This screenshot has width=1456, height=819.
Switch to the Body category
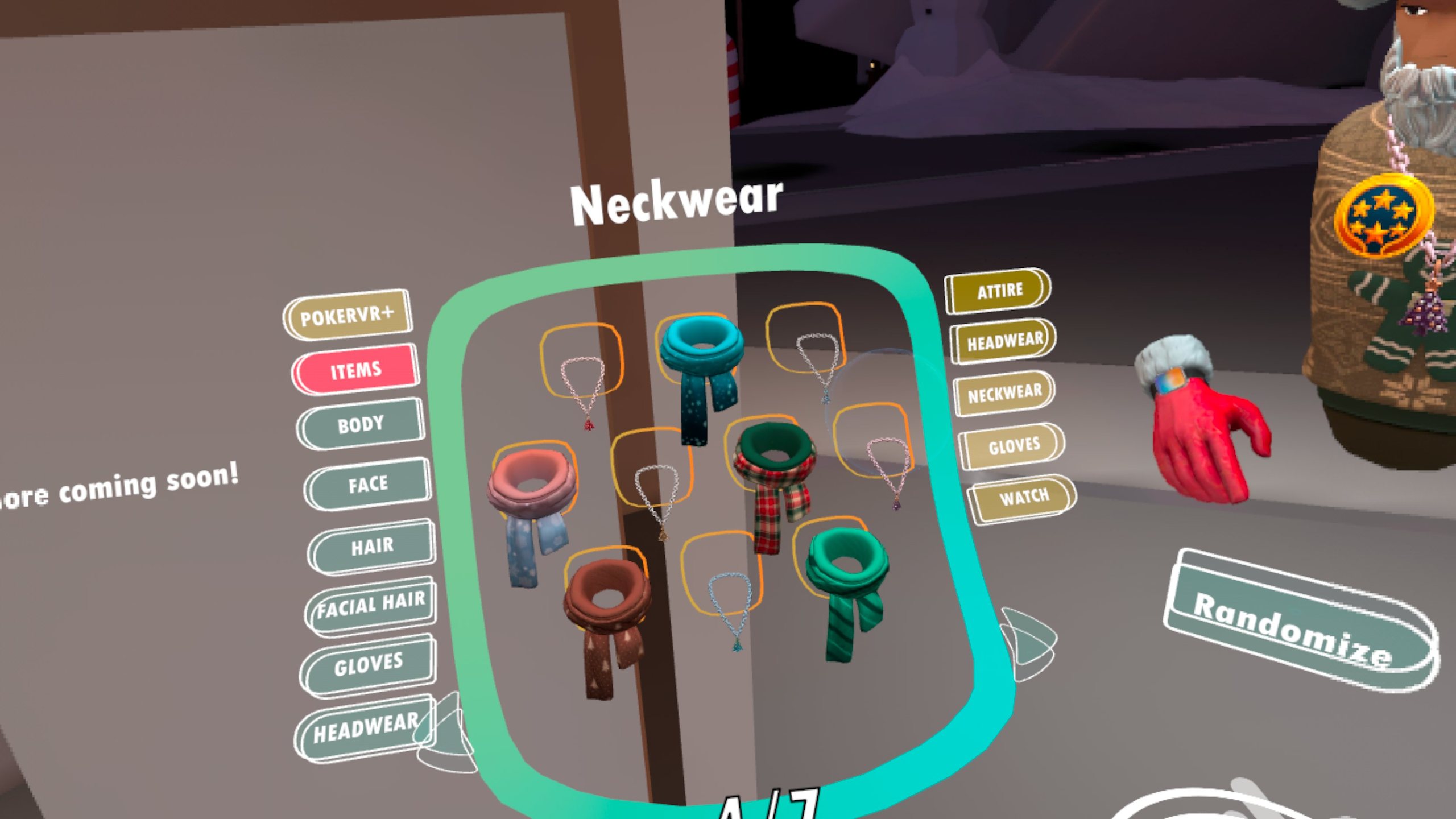pos(361,424)
